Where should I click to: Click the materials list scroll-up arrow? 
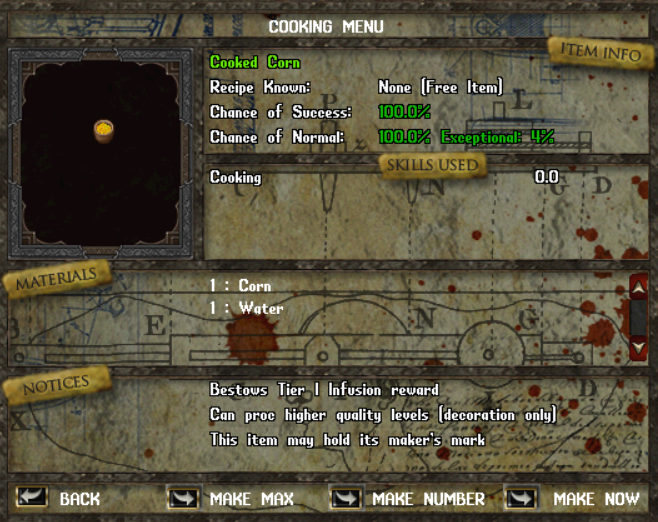pyautogui.click(x=639, y=289)
